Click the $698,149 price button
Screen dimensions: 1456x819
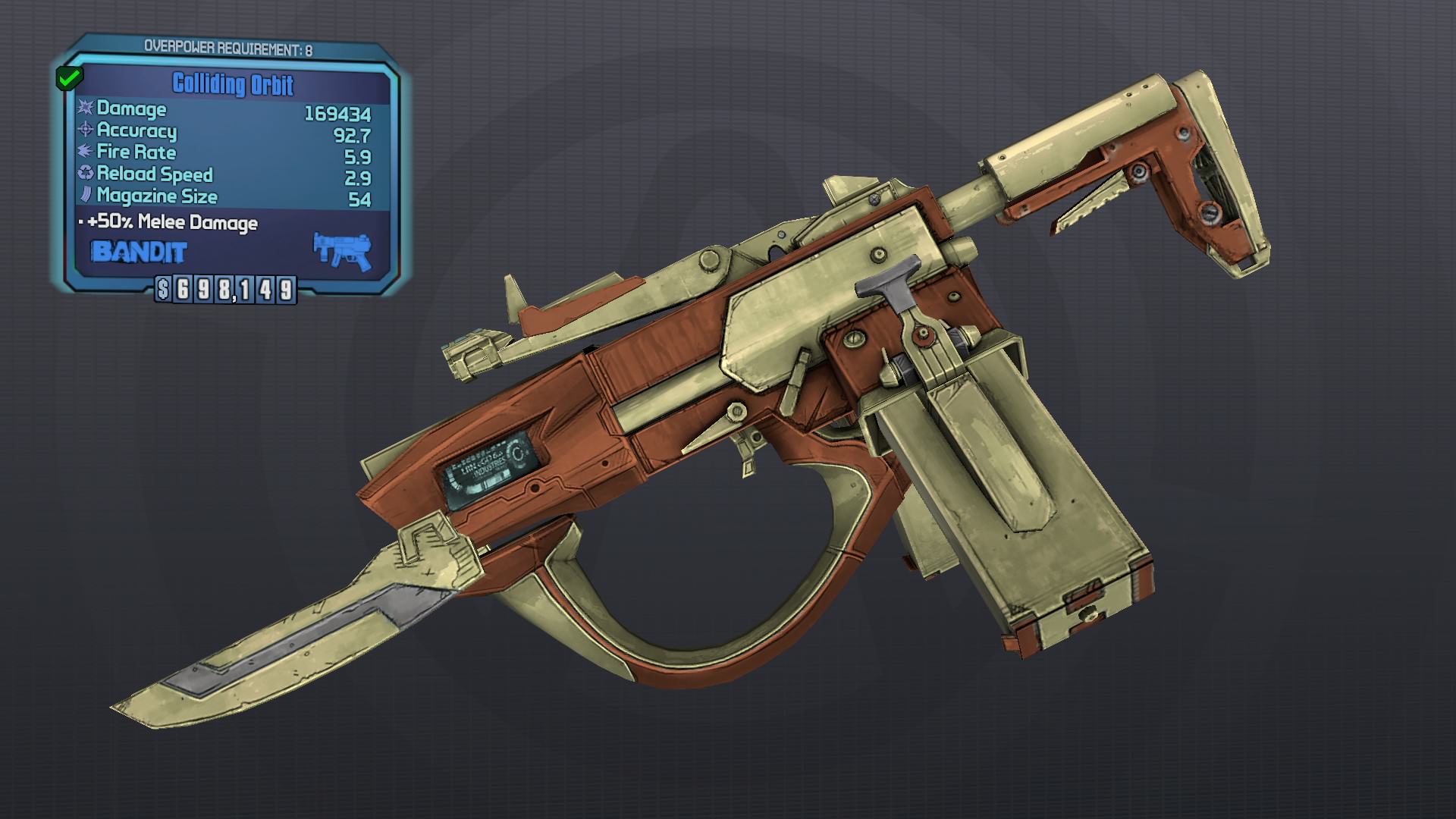click(x=226, y=288)
